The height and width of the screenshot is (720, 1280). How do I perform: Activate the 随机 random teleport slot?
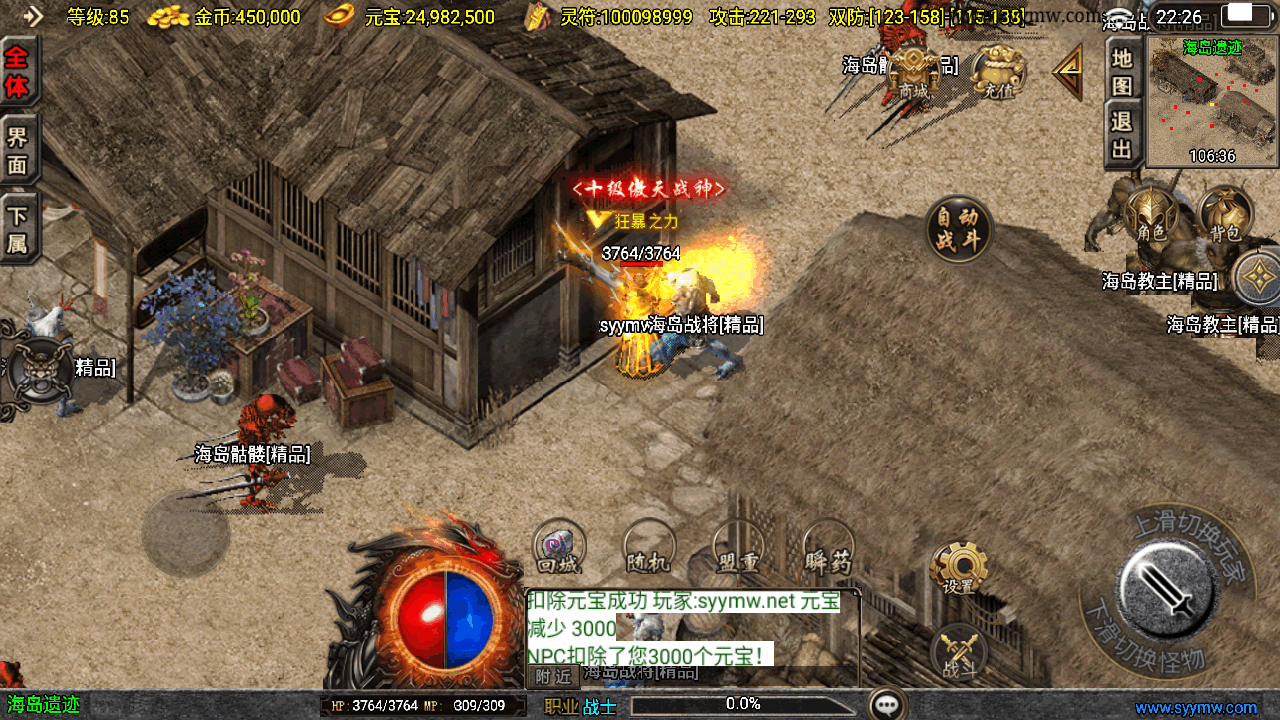[x=648, y=549]
